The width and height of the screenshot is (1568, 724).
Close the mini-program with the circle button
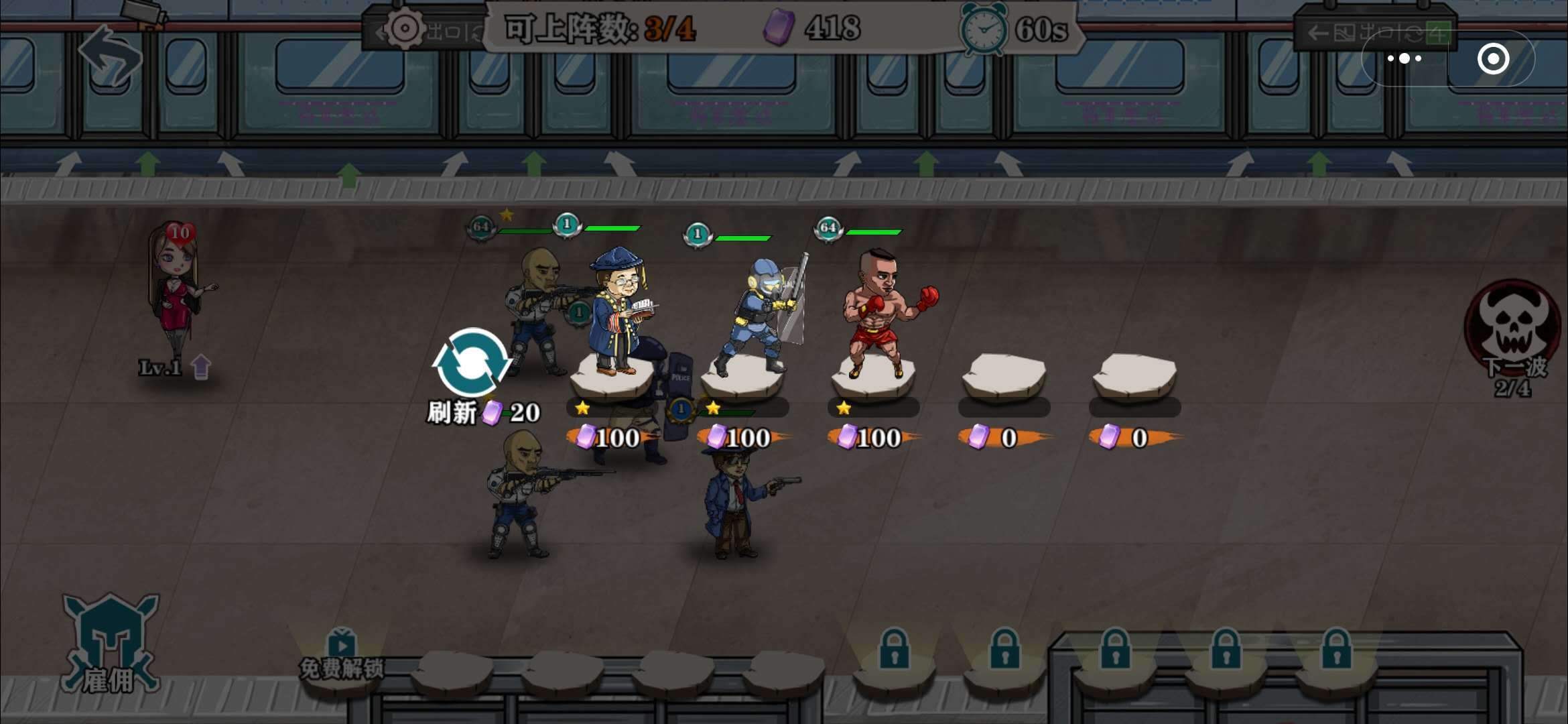(1493, 59)
